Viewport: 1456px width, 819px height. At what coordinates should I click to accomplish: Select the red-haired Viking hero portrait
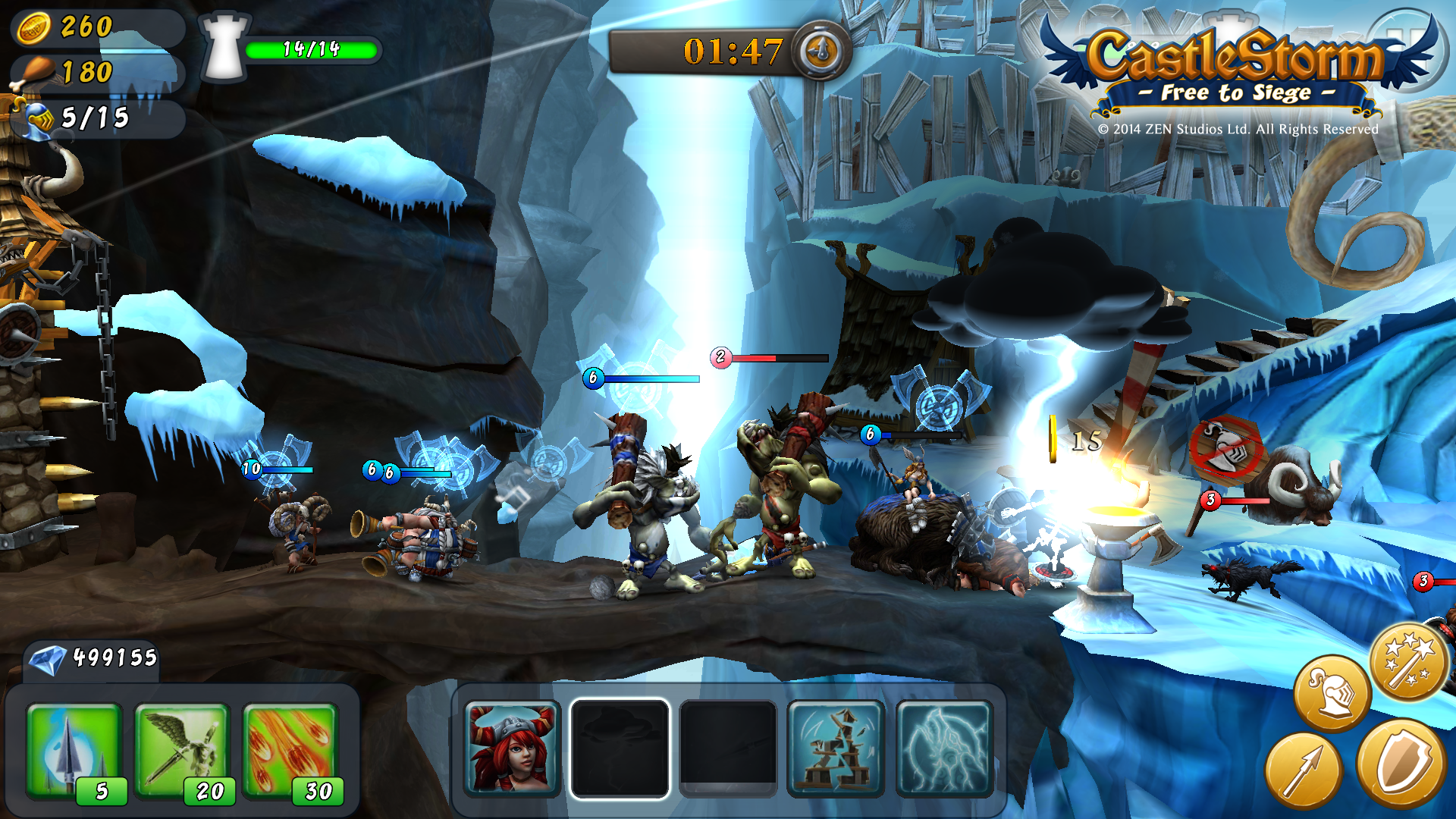512,748
